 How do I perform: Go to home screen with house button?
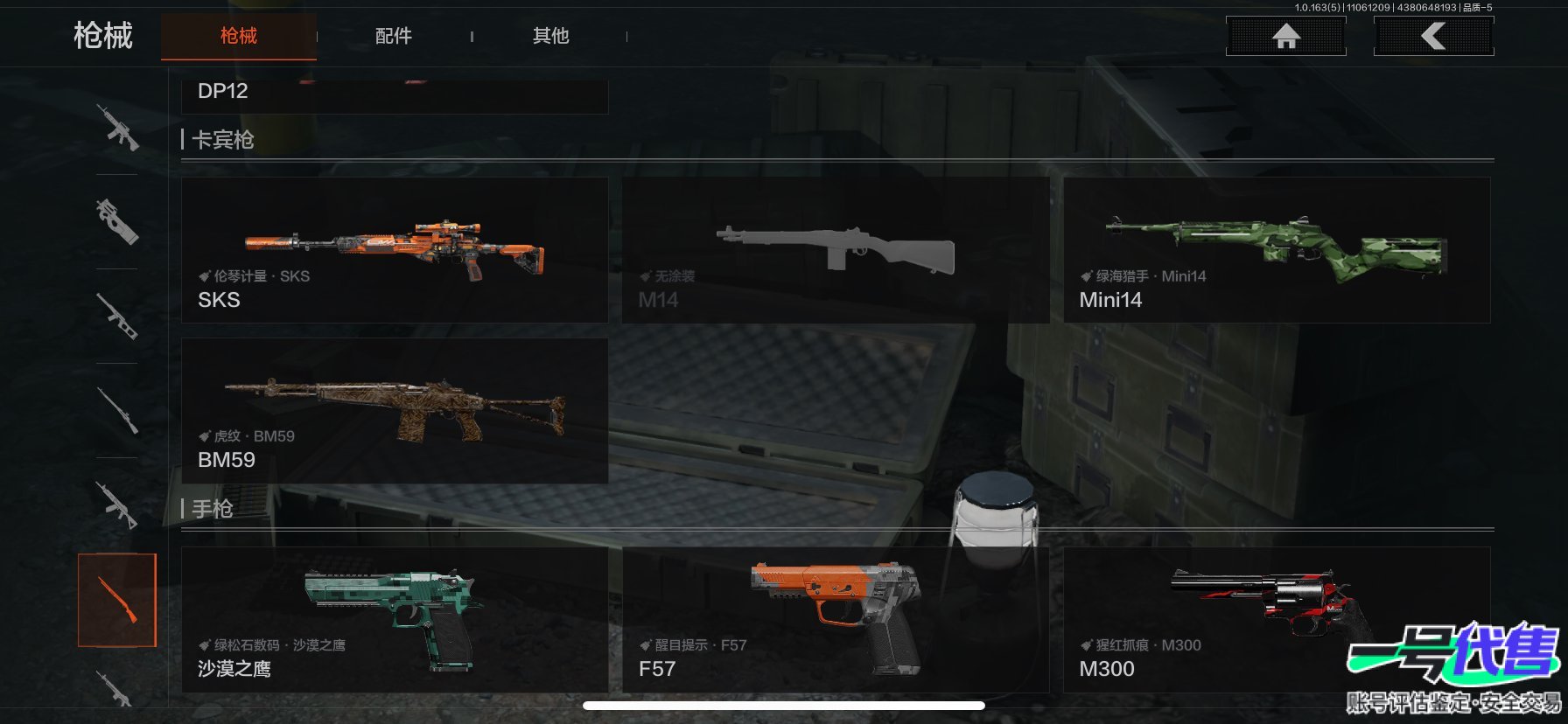click(1285, 36)
